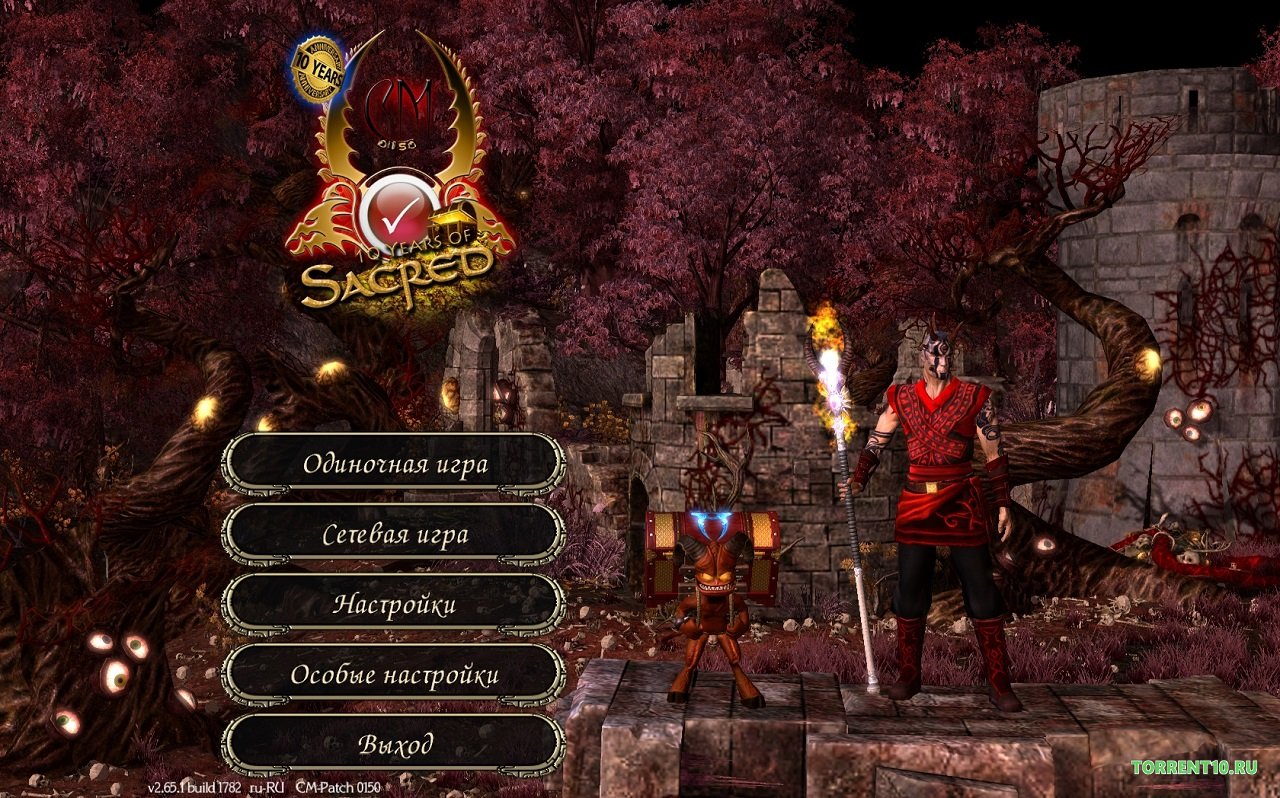Open the Настройки settings menu
1280x798 pixels.
pyautogui.click(x=394, y=604)
